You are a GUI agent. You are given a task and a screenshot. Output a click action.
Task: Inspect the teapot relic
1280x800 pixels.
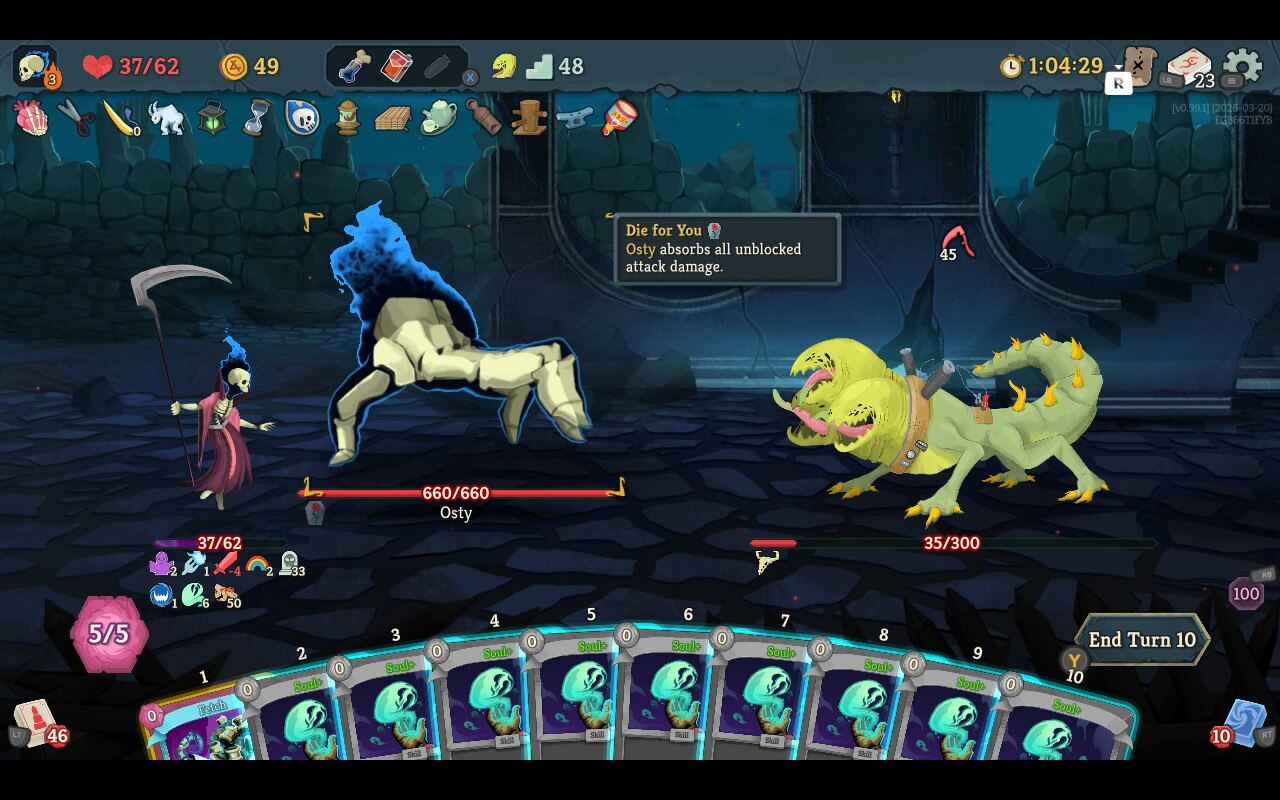click(x=438, y=118)
